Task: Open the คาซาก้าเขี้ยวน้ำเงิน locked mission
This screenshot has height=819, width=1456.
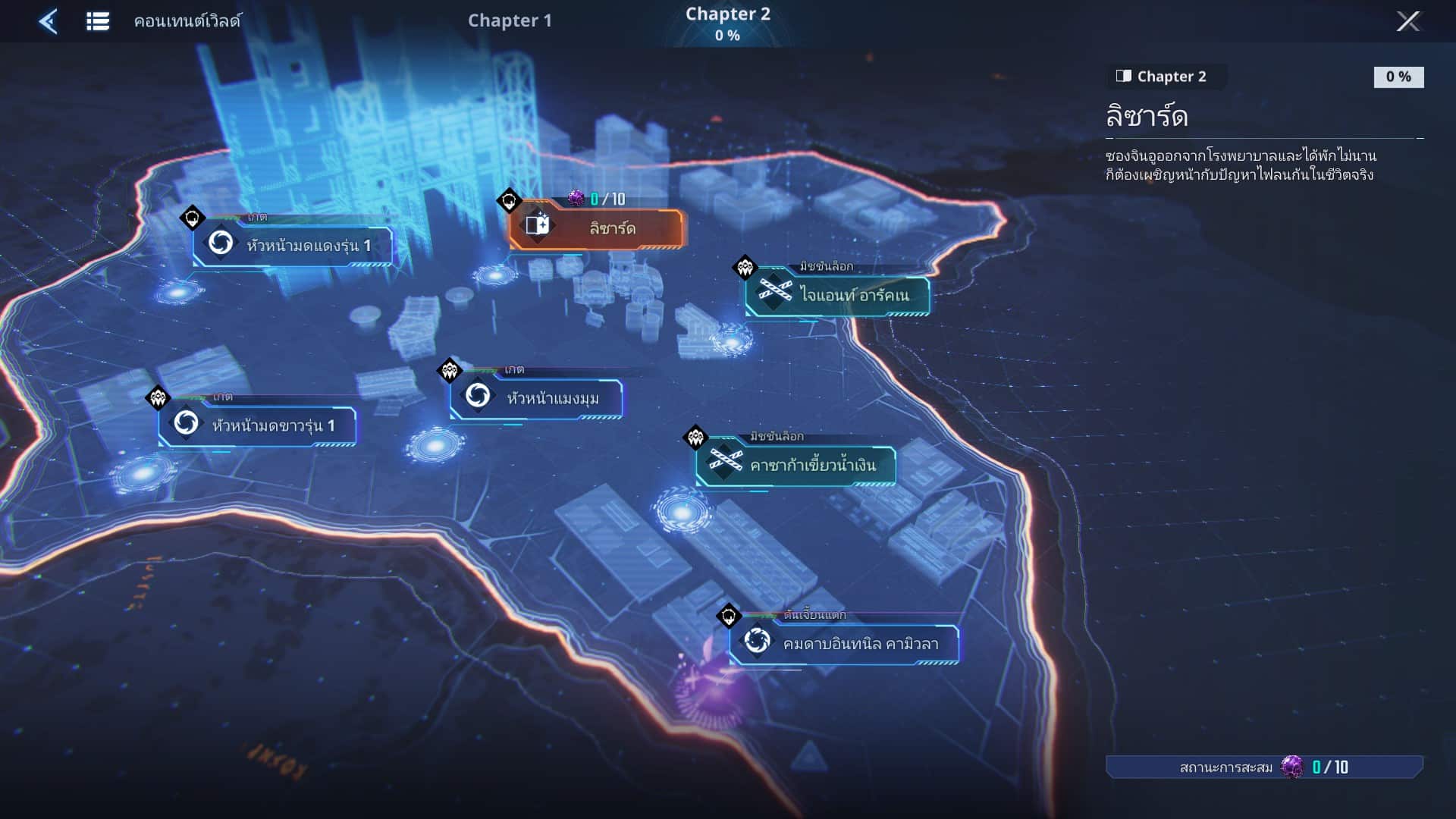Action: coord(796,464)
